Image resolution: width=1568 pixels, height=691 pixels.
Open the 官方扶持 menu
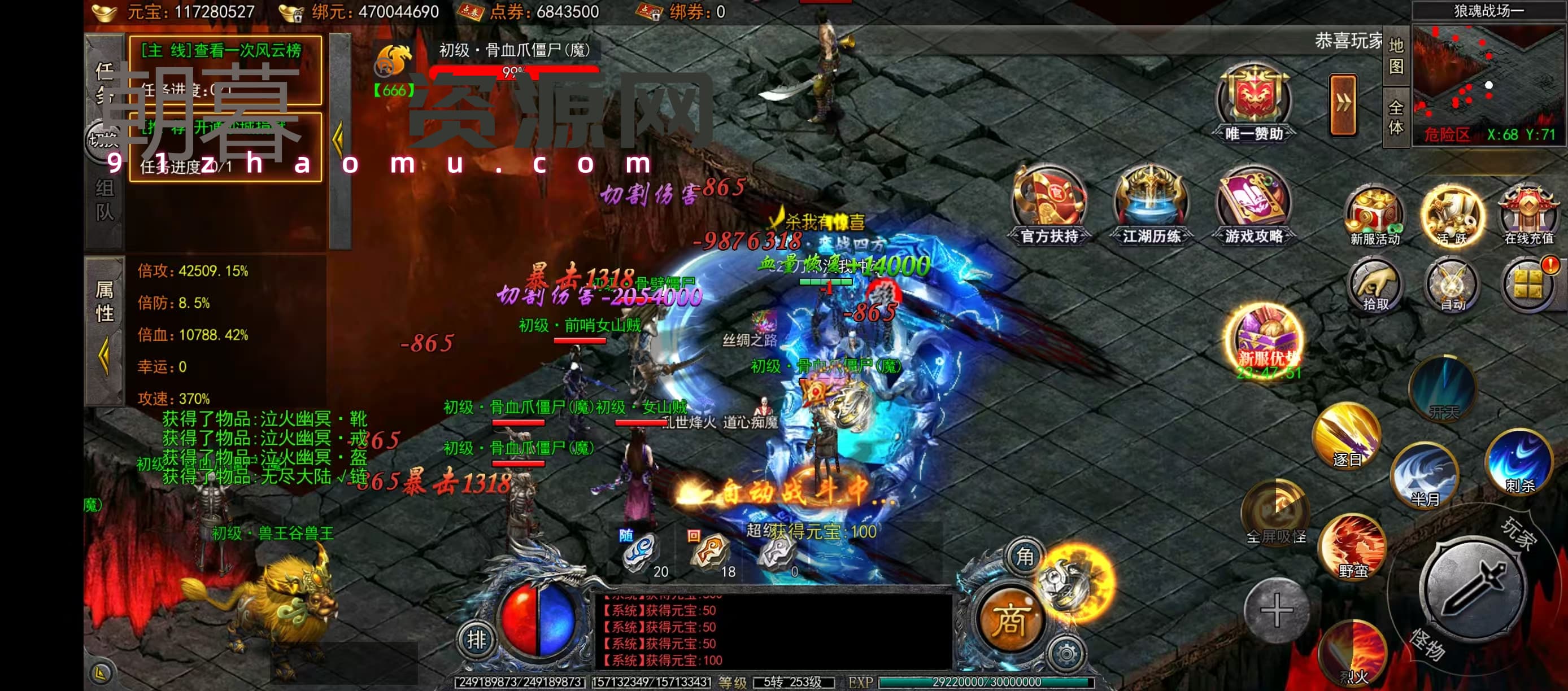(1049, 203)
